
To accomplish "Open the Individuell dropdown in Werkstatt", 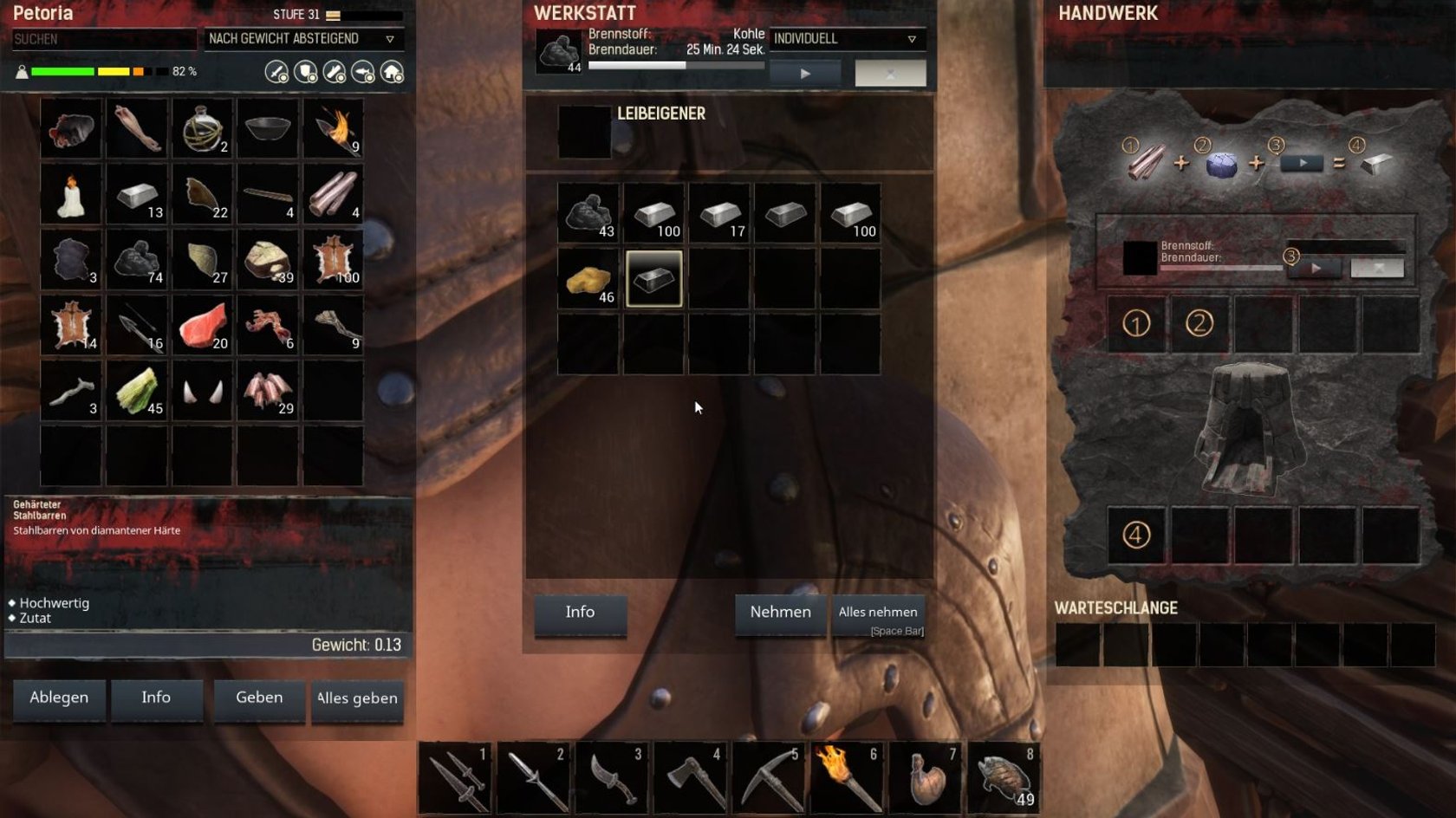I will [846, 39].
